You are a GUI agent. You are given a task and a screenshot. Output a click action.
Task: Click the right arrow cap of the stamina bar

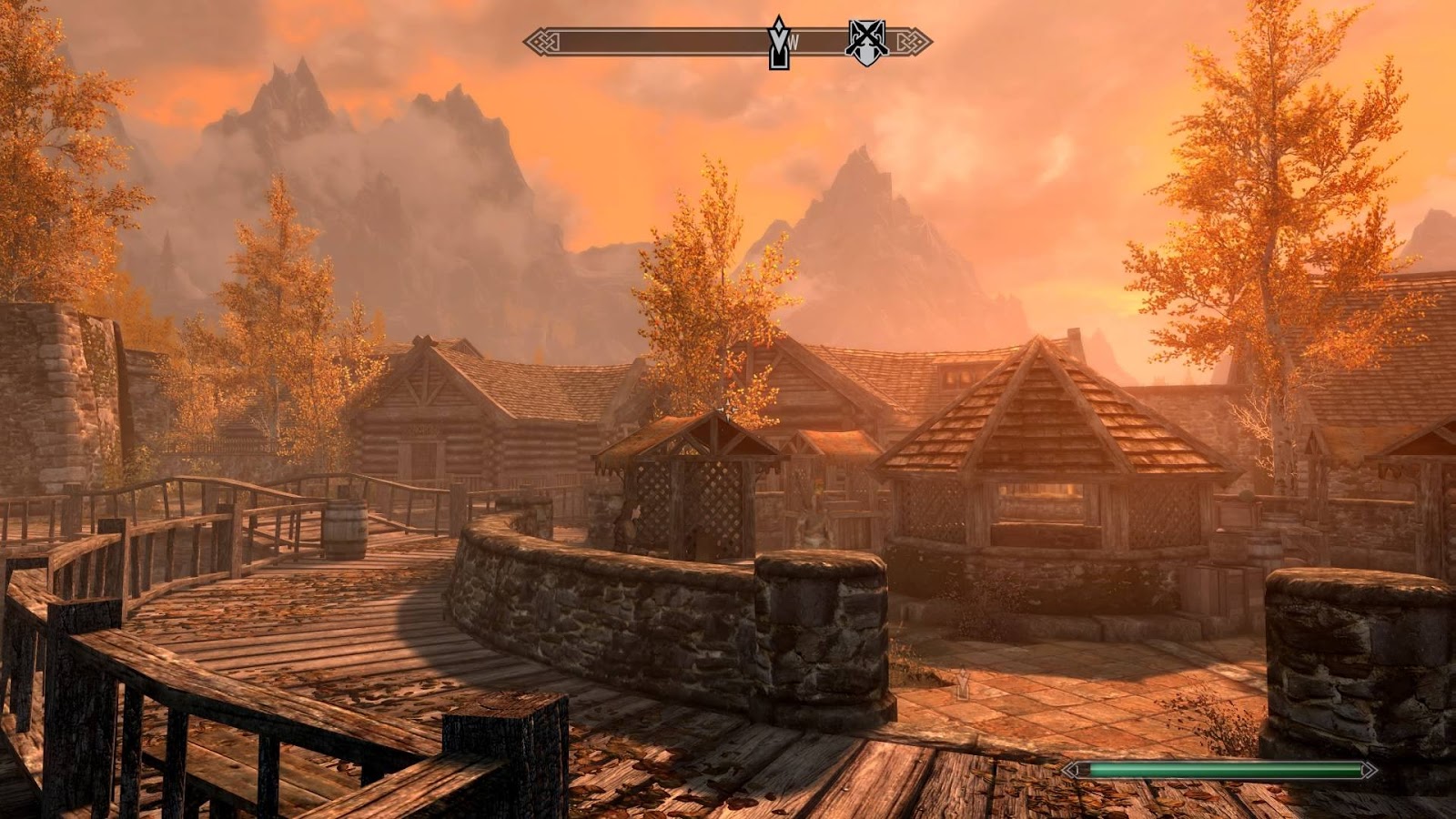coord(1370,768)
